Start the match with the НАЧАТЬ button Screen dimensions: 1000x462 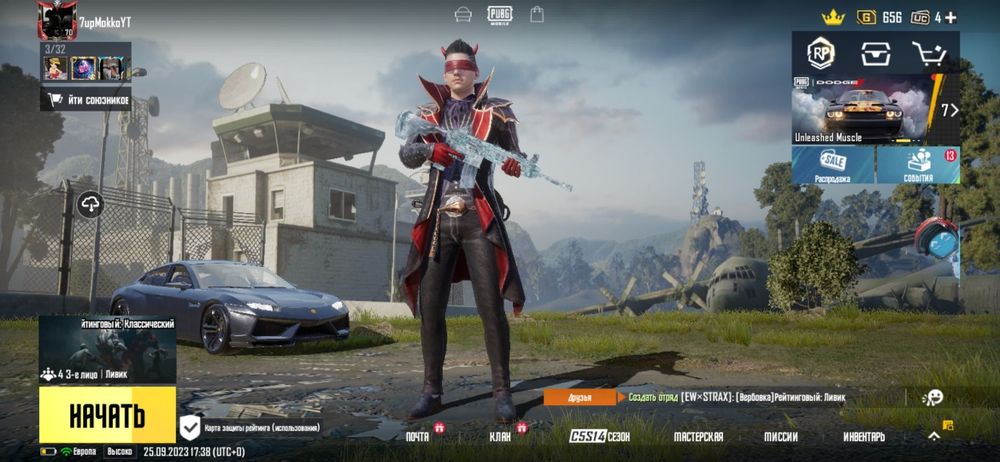[107, 414]
